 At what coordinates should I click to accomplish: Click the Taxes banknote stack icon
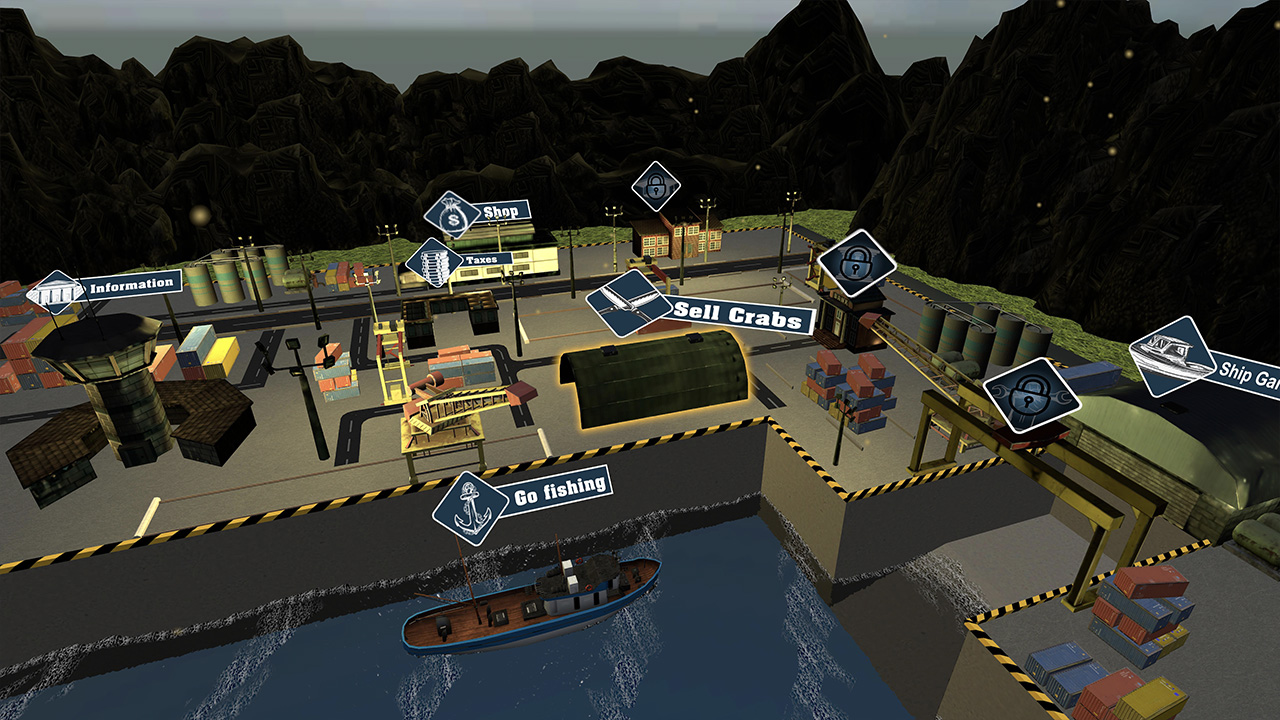pyautogui.click(x=432, y=260)
